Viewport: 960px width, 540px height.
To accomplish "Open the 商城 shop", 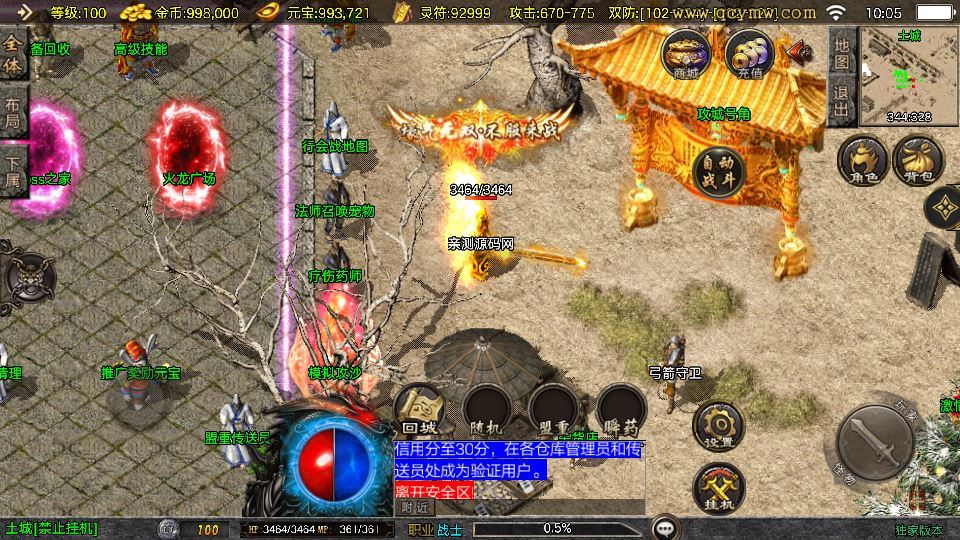I will tap(687, 51).
